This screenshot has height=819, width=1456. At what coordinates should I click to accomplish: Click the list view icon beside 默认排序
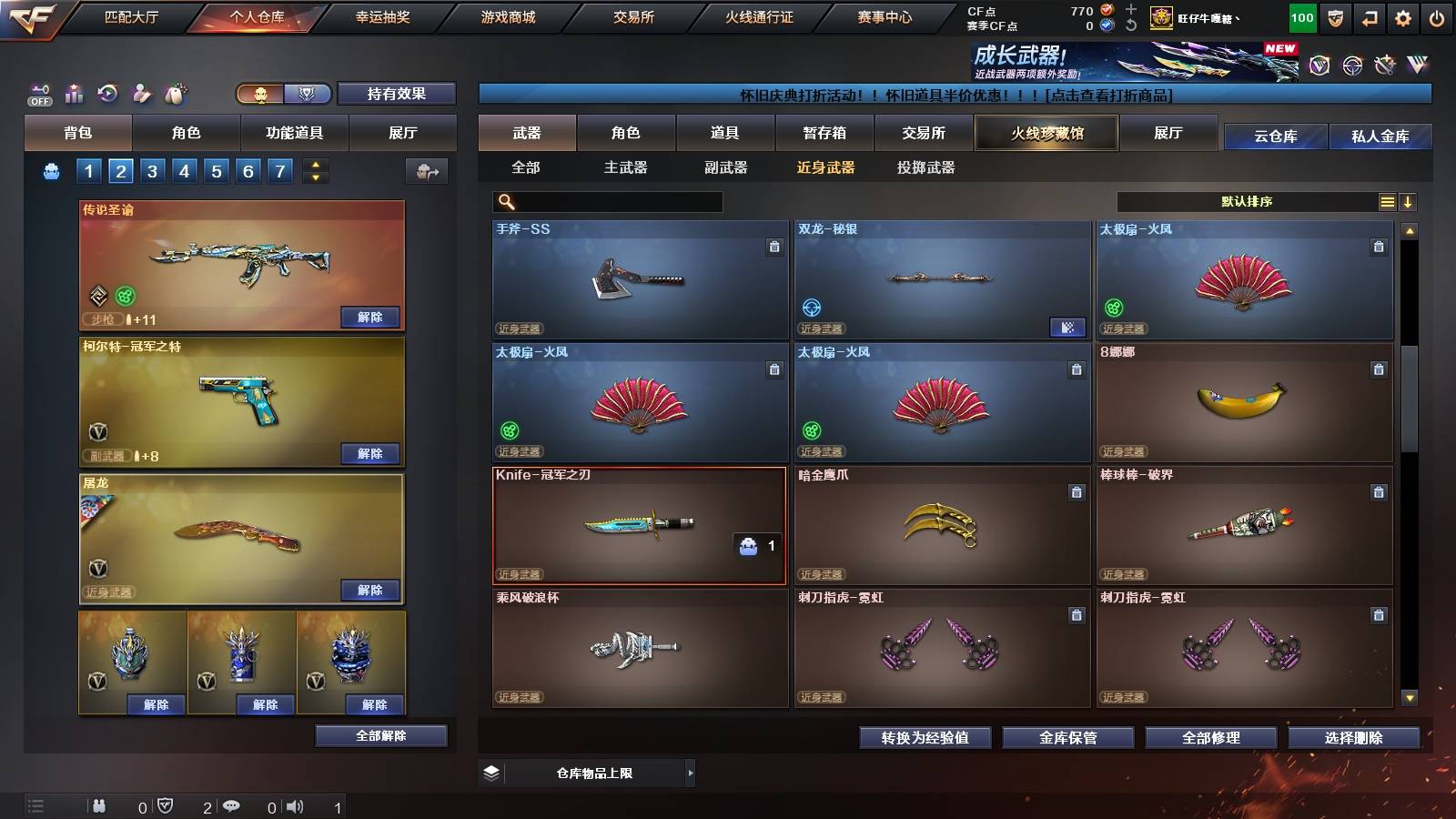pos(1387,201)
